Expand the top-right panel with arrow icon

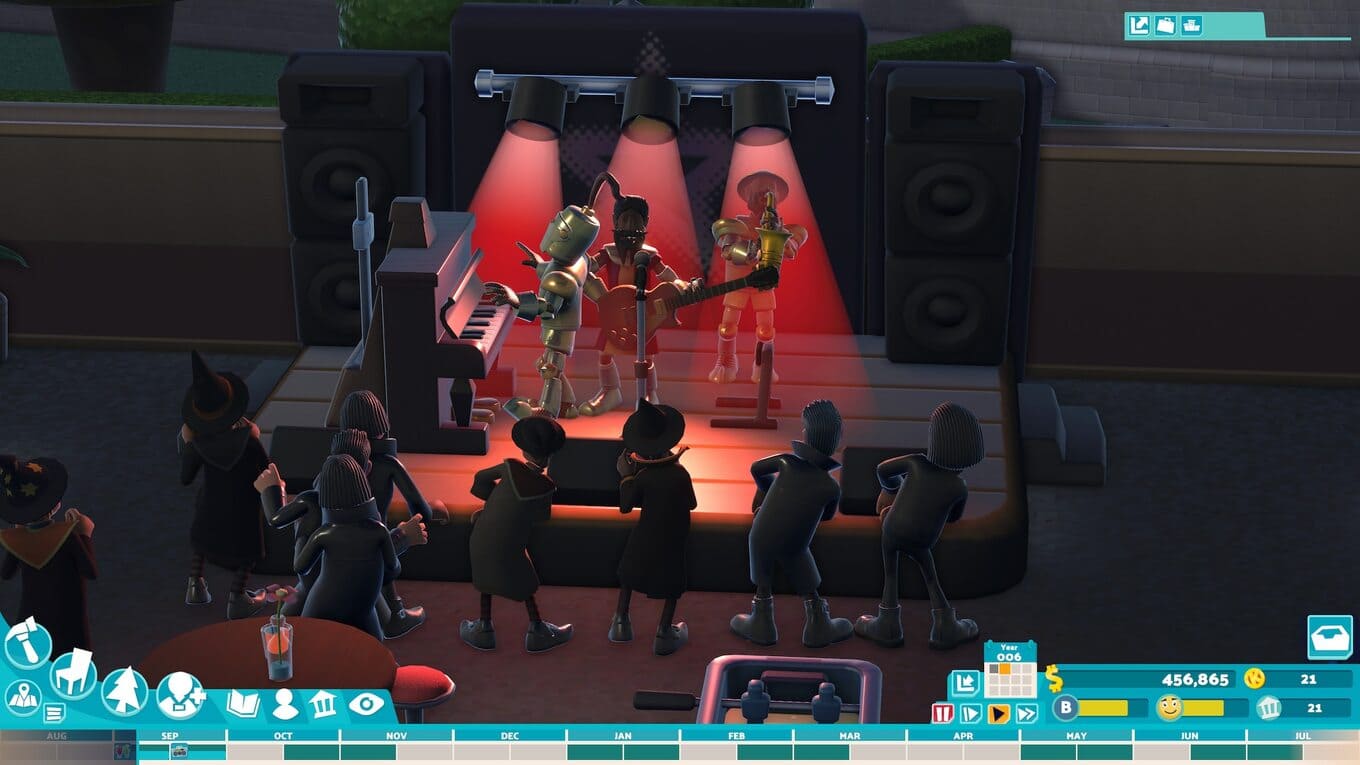click(1139, 25)
